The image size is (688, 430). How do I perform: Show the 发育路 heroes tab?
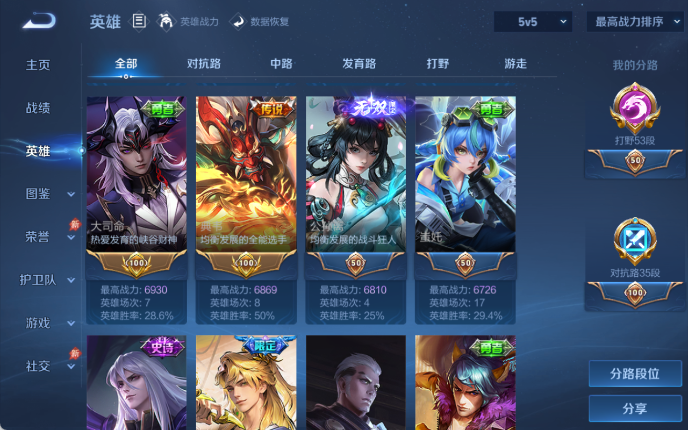coord(359,64)
